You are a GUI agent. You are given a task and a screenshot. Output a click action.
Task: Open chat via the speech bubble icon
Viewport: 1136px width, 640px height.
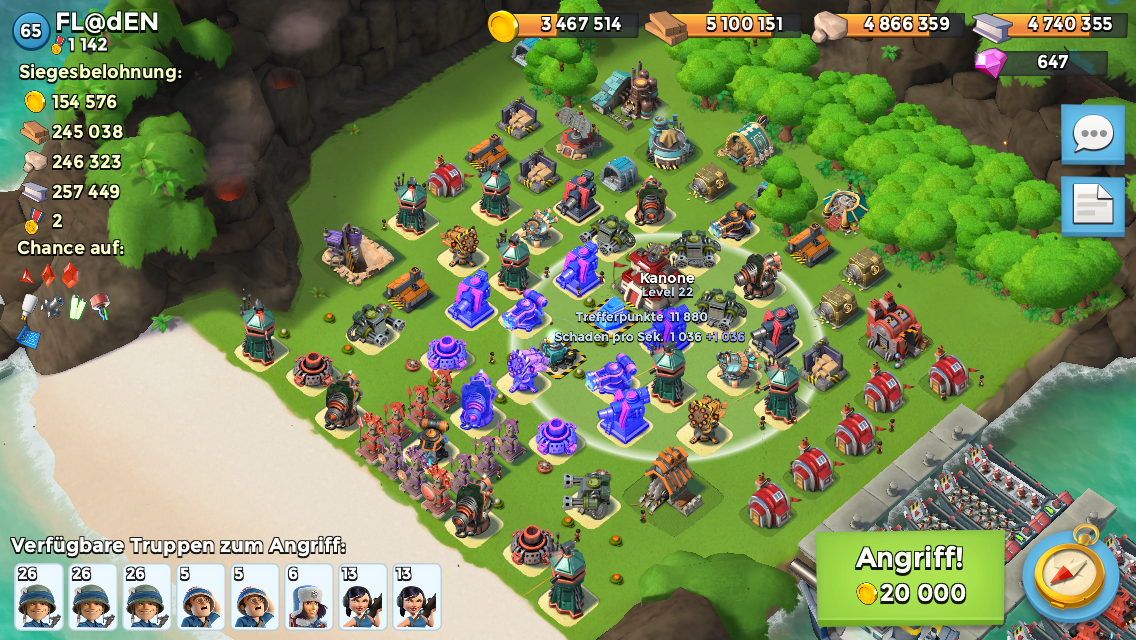coord(1092,134)
